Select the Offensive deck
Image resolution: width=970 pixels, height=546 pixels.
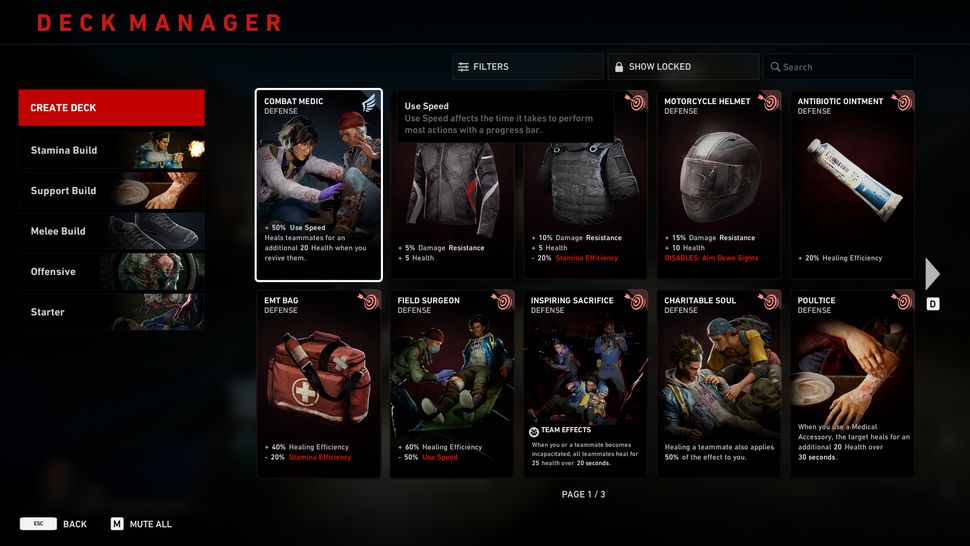(x=111, y=272)
